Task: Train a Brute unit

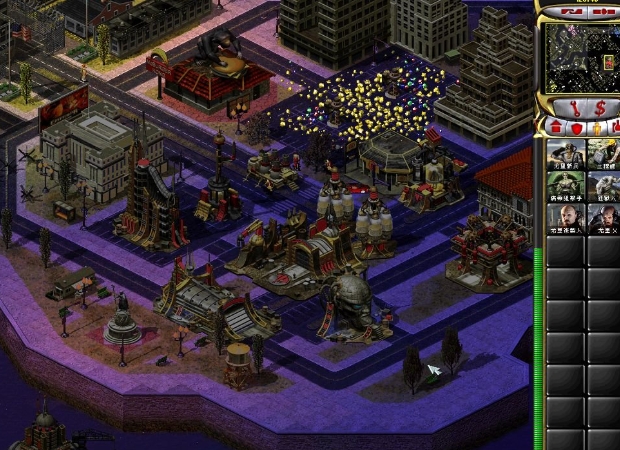Action: (x=603, y=187)
